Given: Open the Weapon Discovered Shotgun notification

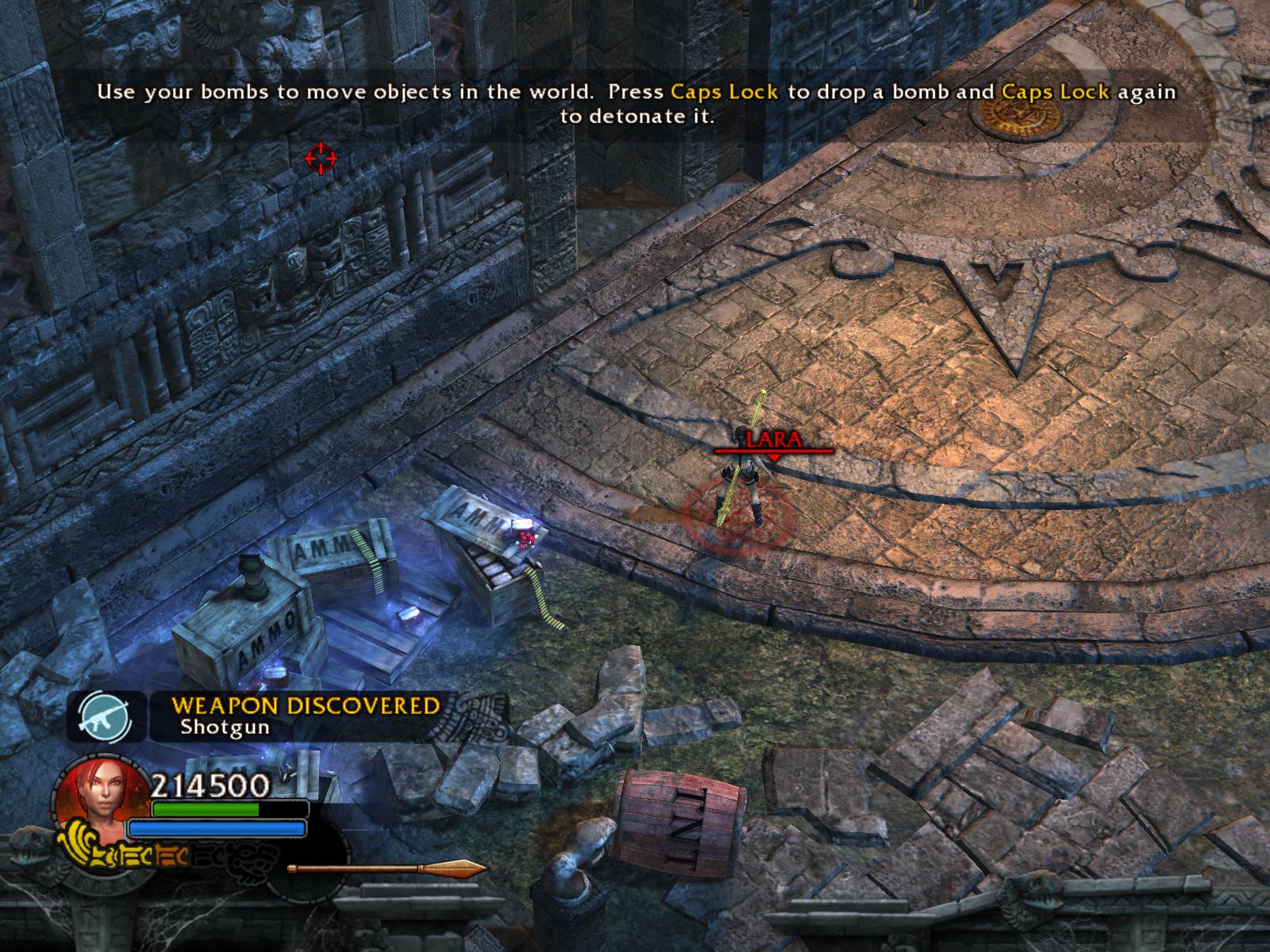Looking at the screenshot, I should pos(306,716).
